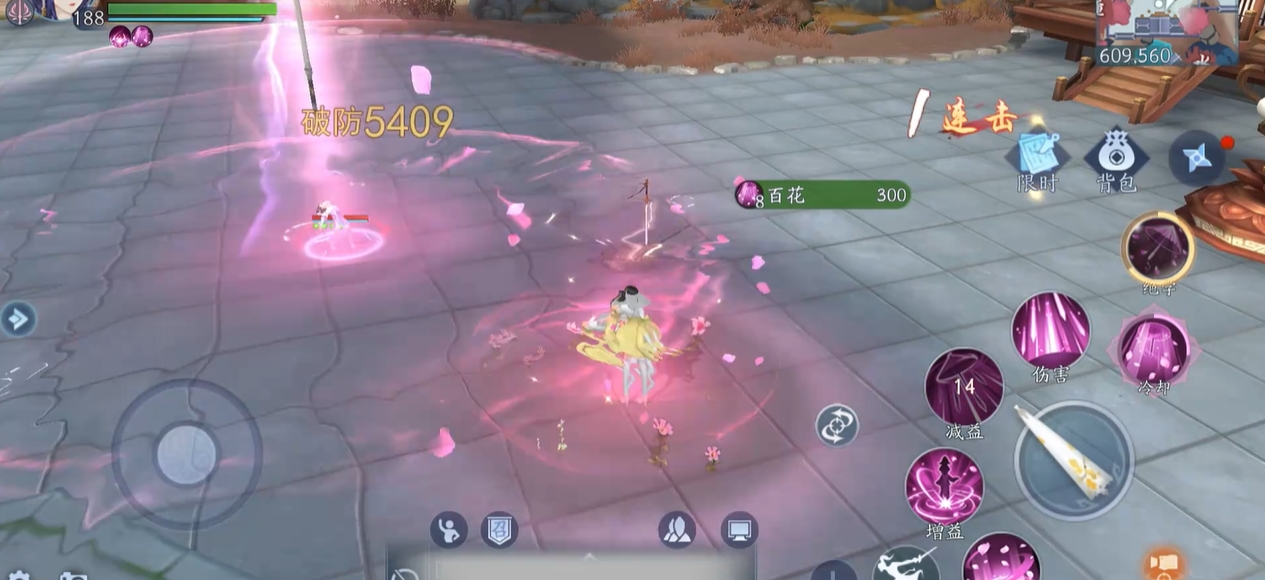
Task: Select the 减益 debuff skill
Action: [964, 386]
